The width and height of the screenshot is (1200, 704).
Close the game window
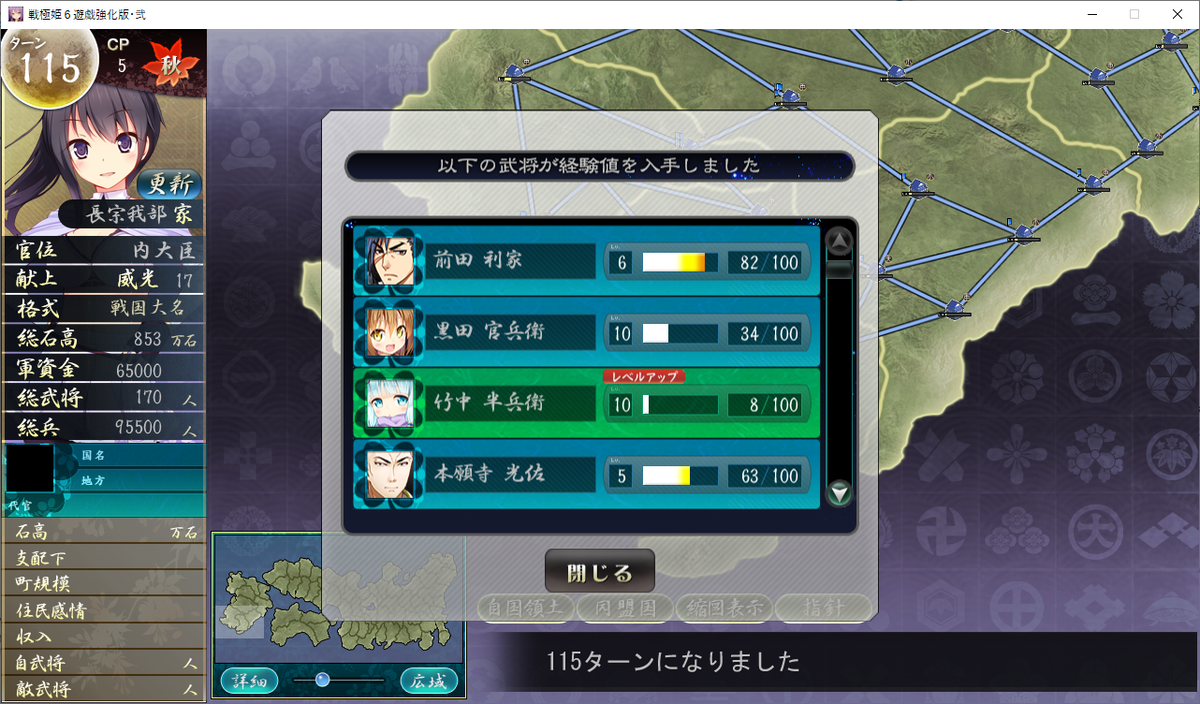coord(1176,14)
